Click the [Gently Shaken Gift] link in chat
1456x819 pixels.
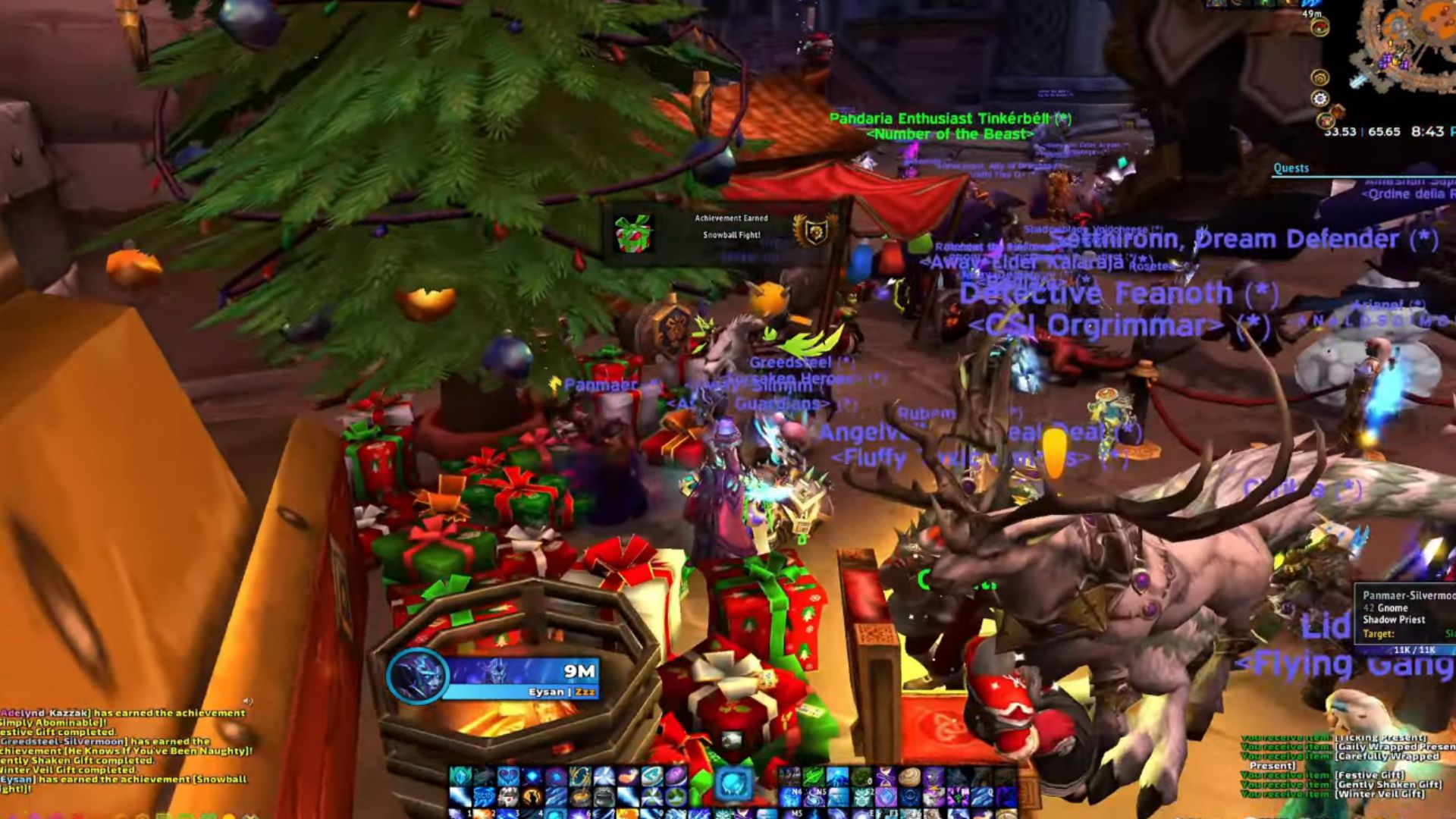pyautogui.click(x=1389, y=786)
